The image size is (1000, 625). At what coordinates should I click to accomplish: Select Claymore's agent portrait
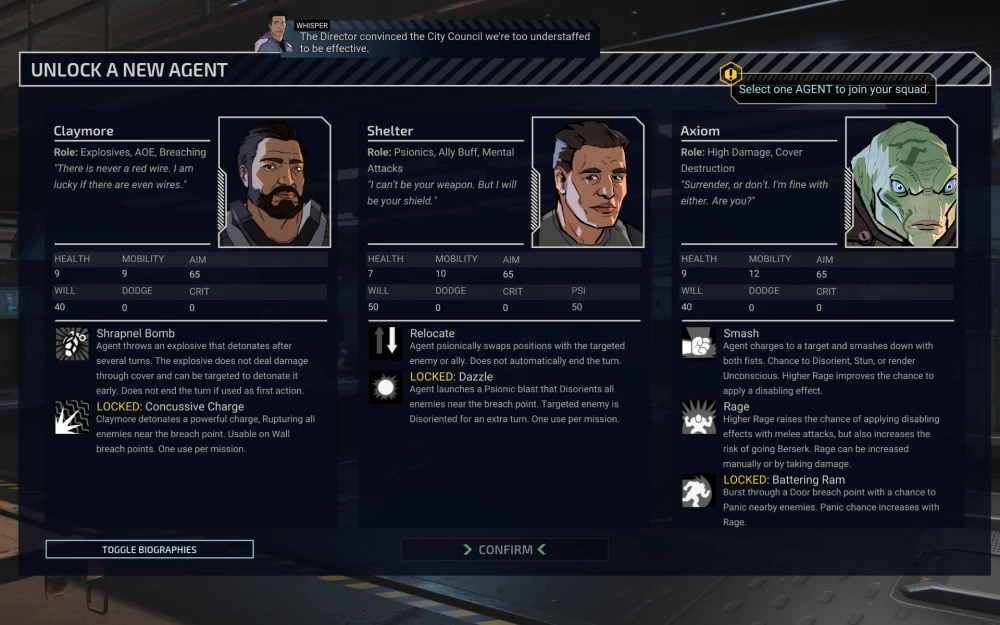pyautogui.click(x=274, y=182)
